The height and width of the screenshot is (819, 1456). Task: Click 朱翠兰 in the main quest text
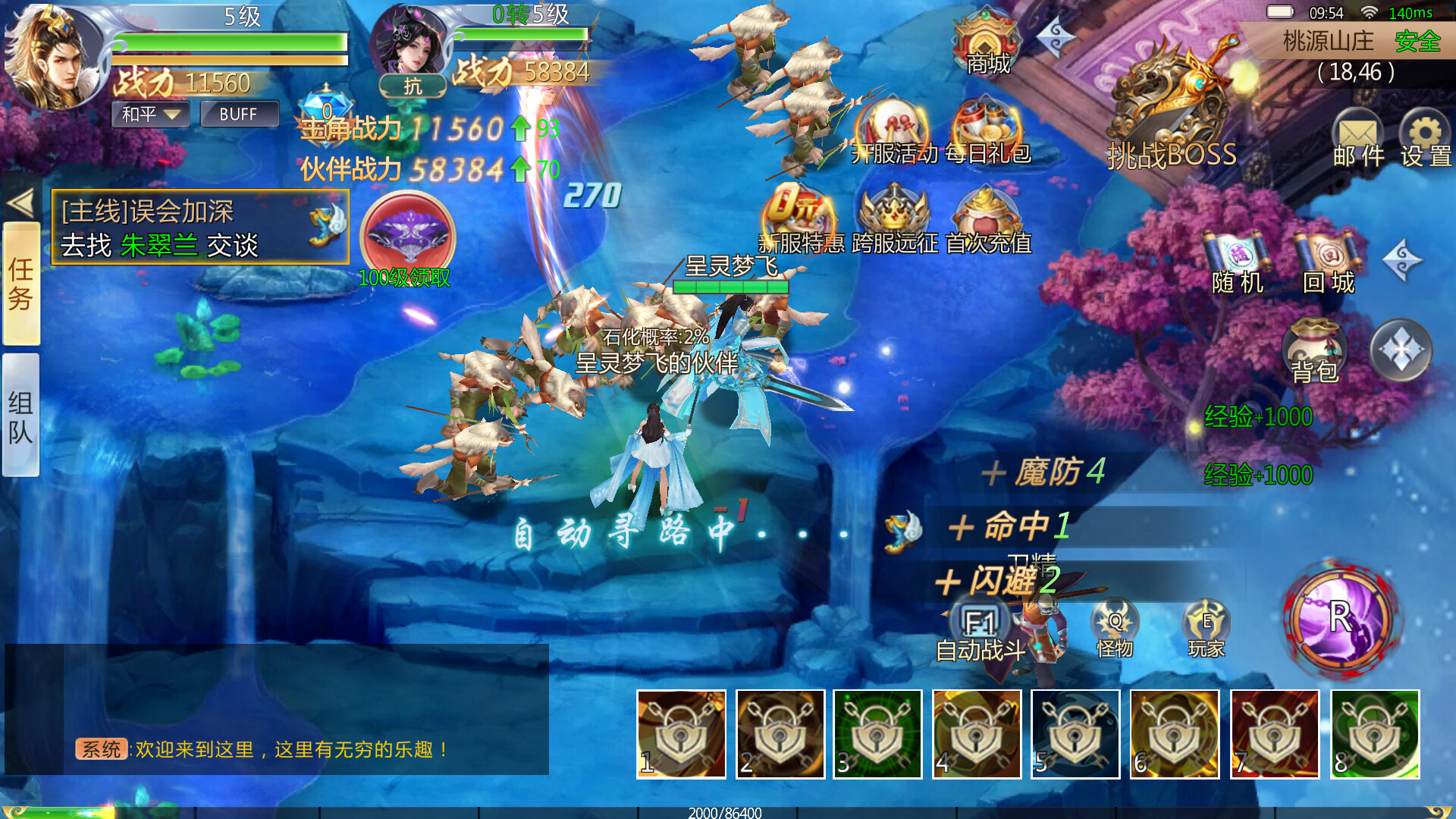pyautogui.click(x=158, y=245)
